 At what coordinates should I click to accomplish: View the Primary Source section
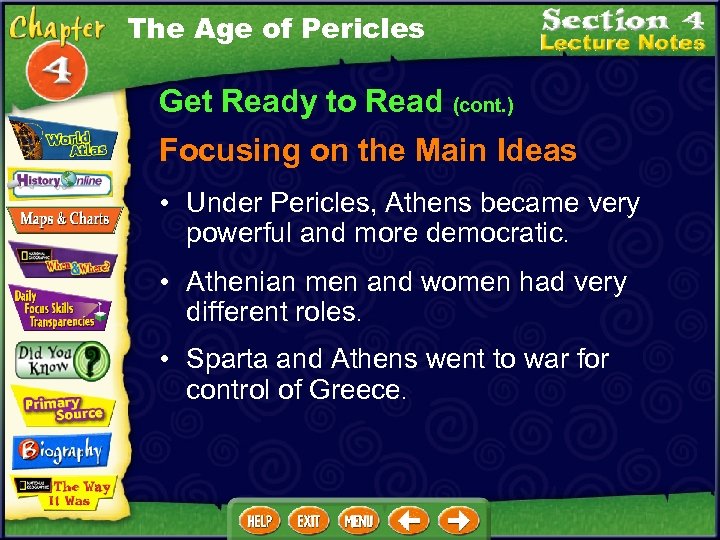point(62,408)
